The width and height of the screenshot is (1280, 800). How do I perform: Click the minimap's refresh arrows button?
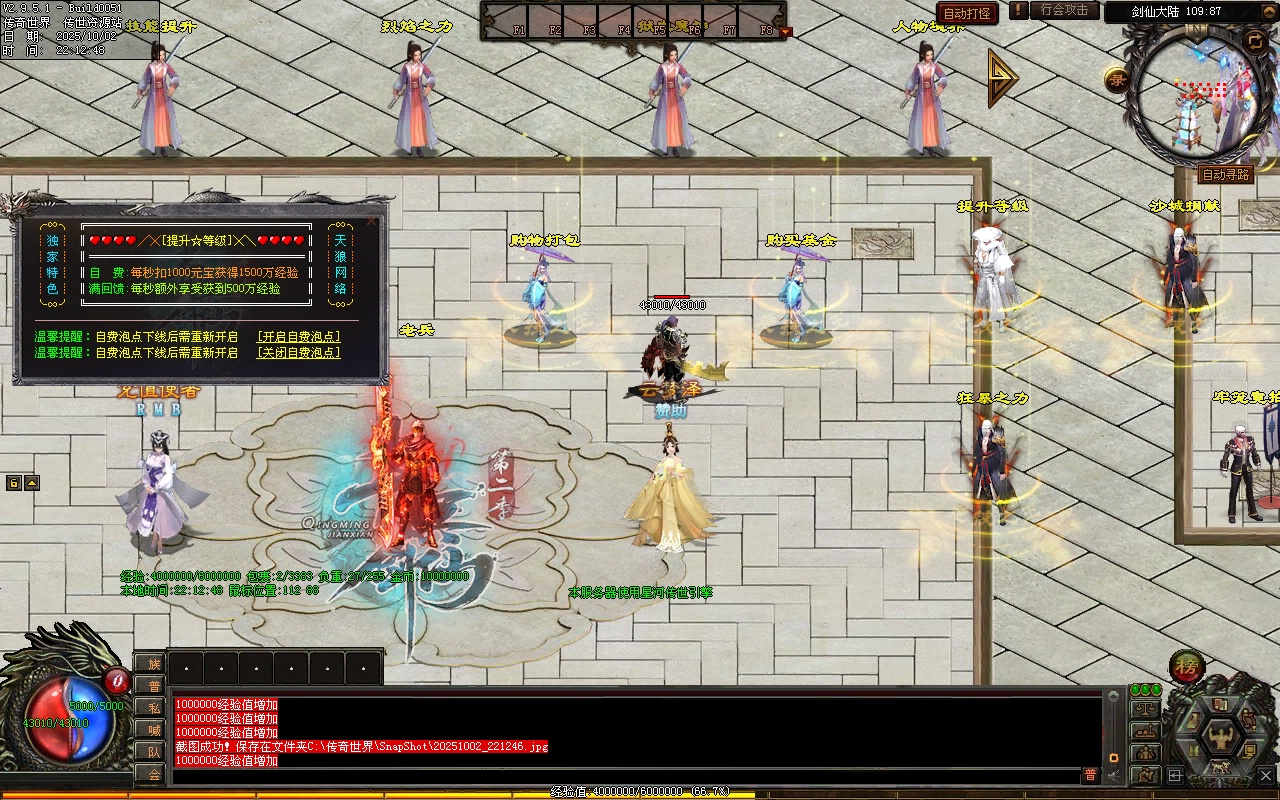[x=1255, y=40]
